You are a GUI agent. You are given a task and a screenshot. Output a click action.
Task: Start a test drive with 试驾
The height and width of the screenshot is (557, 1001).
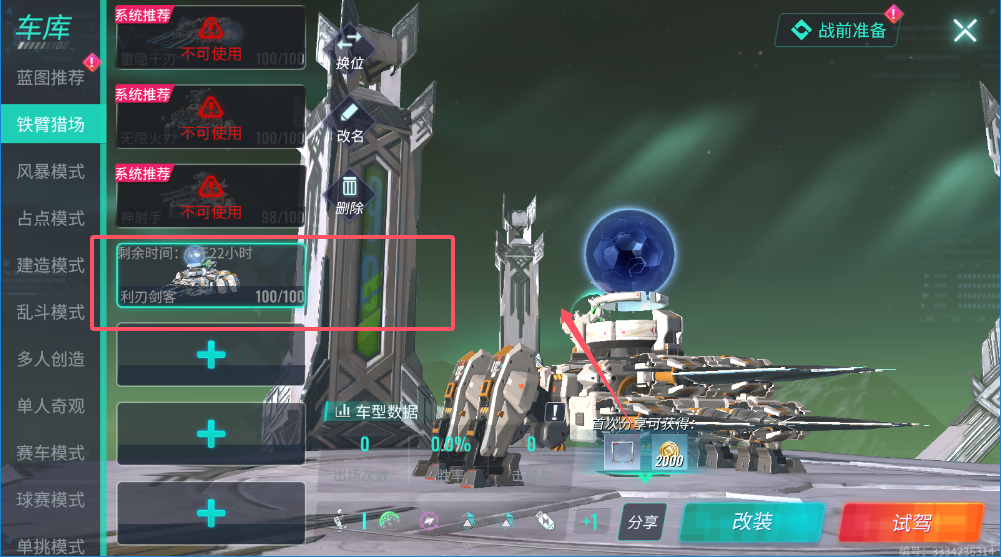click(x=911, y=523)
